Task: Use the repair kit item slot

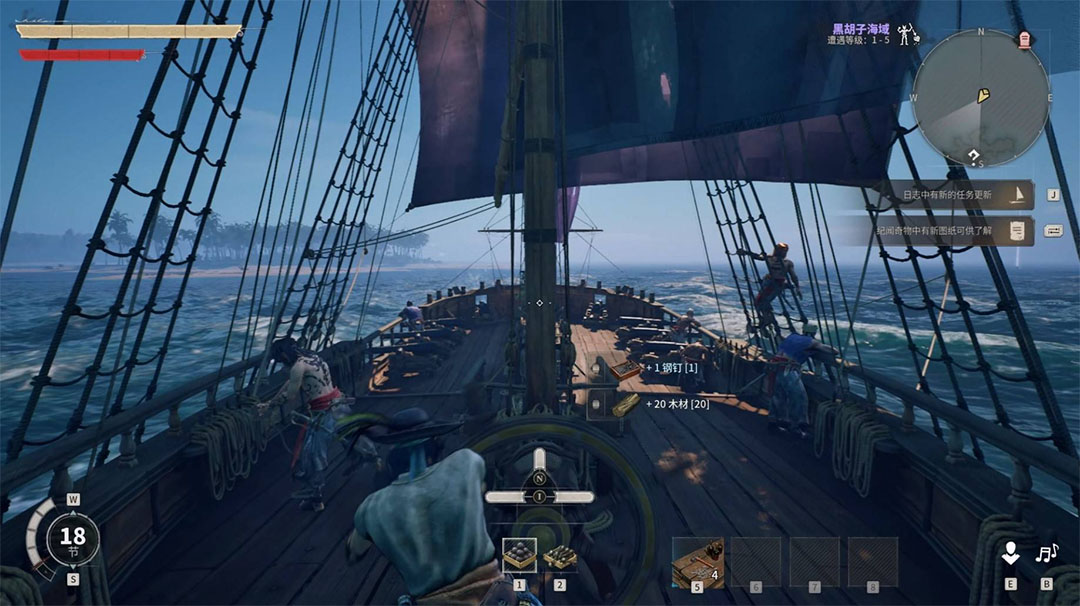Action: point(697,562)
